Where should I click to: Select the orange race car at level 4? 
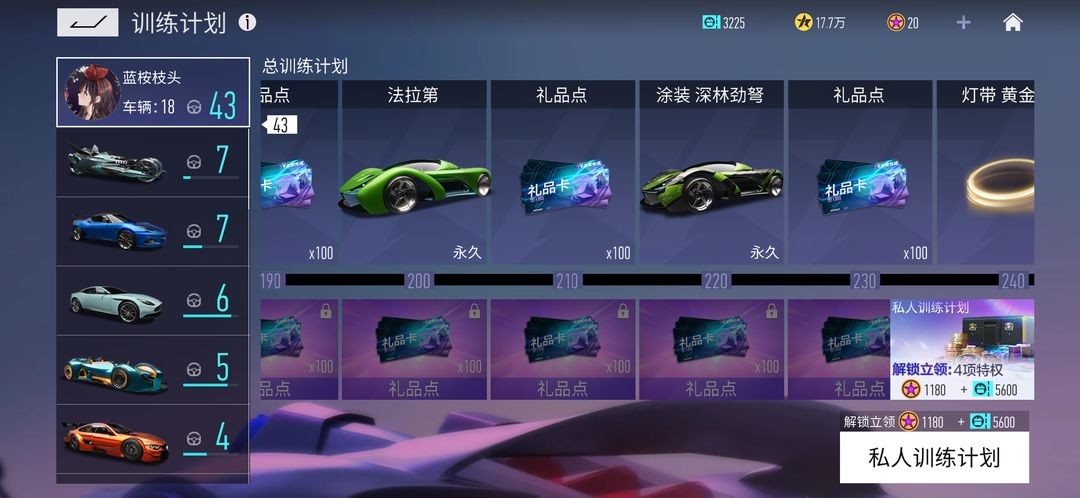pyautogui.click(x=153, y=438)
